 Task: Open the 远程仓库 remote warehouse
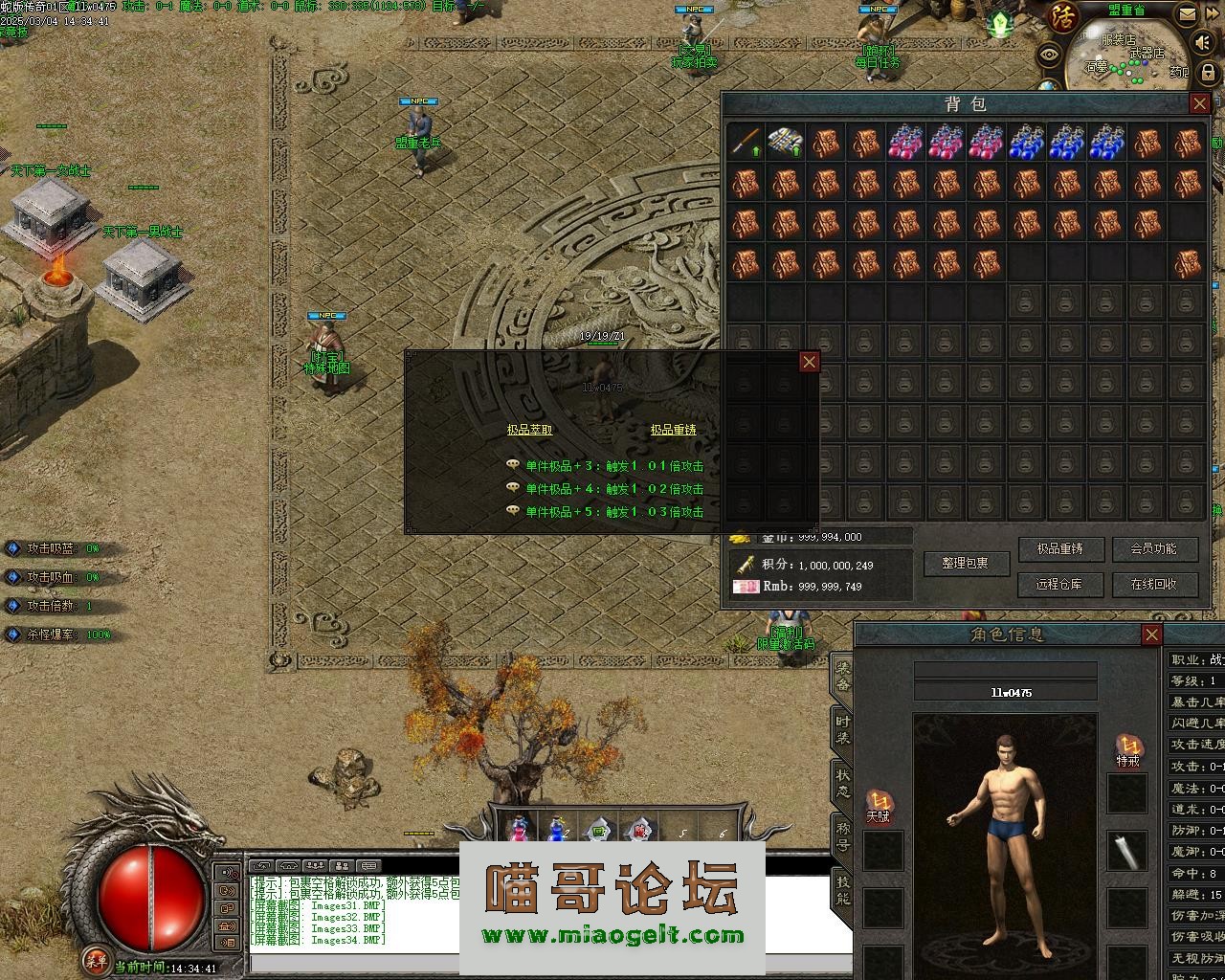1058,584
